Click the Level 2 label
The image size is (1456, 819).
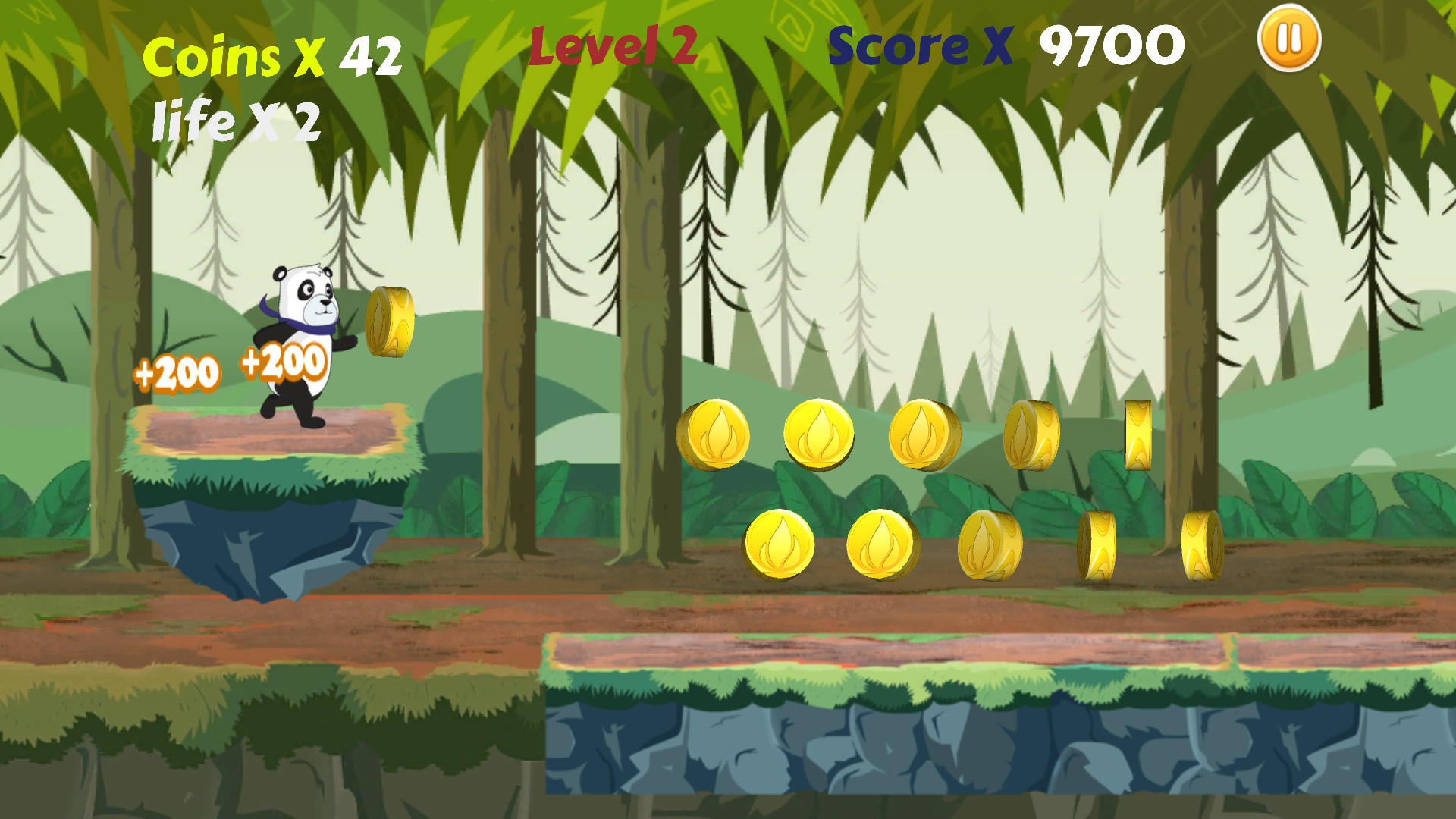click(x=613, y=45)
